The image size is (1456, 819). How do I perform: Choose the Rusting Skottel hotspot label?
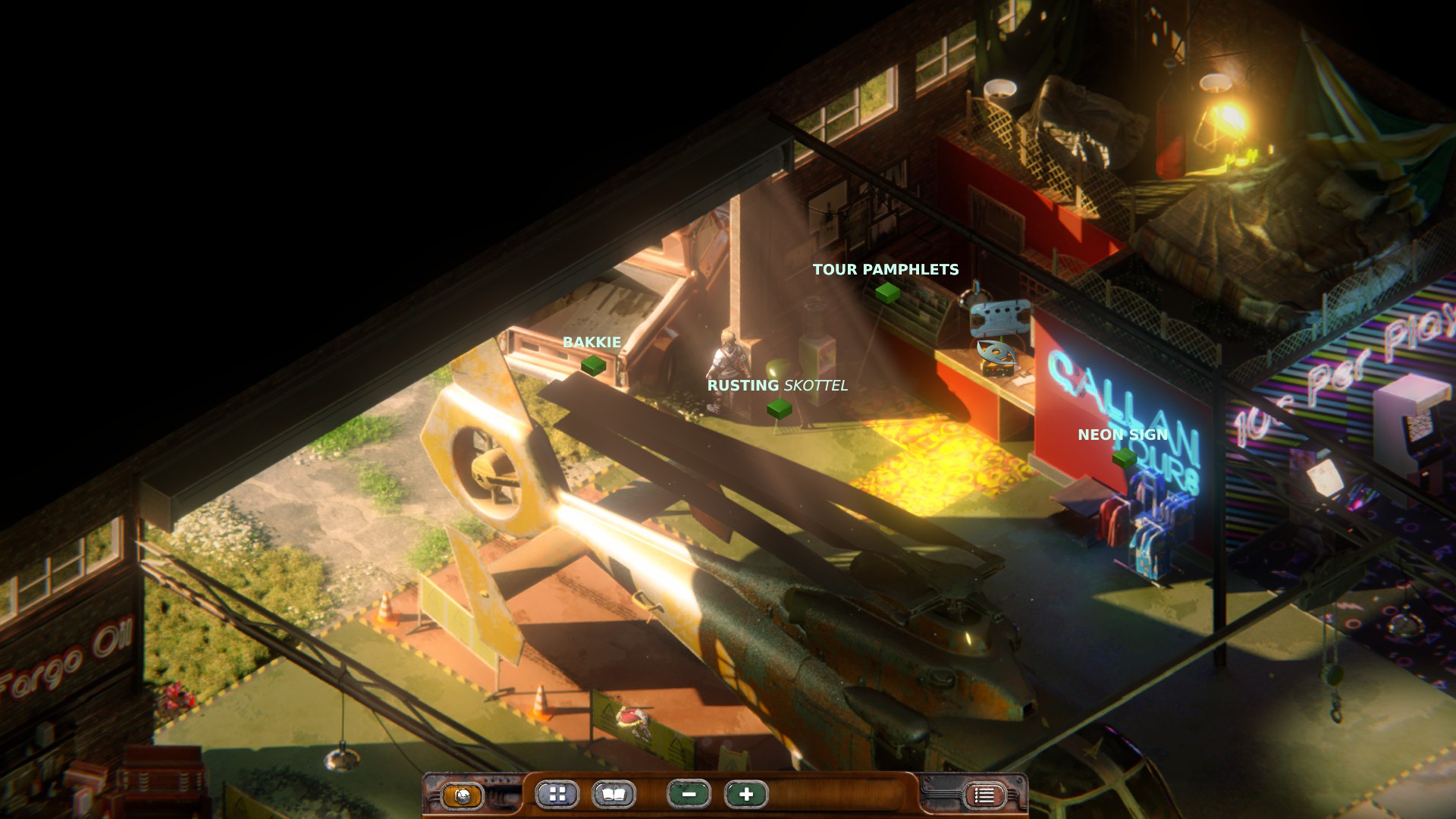coord(777,386)
